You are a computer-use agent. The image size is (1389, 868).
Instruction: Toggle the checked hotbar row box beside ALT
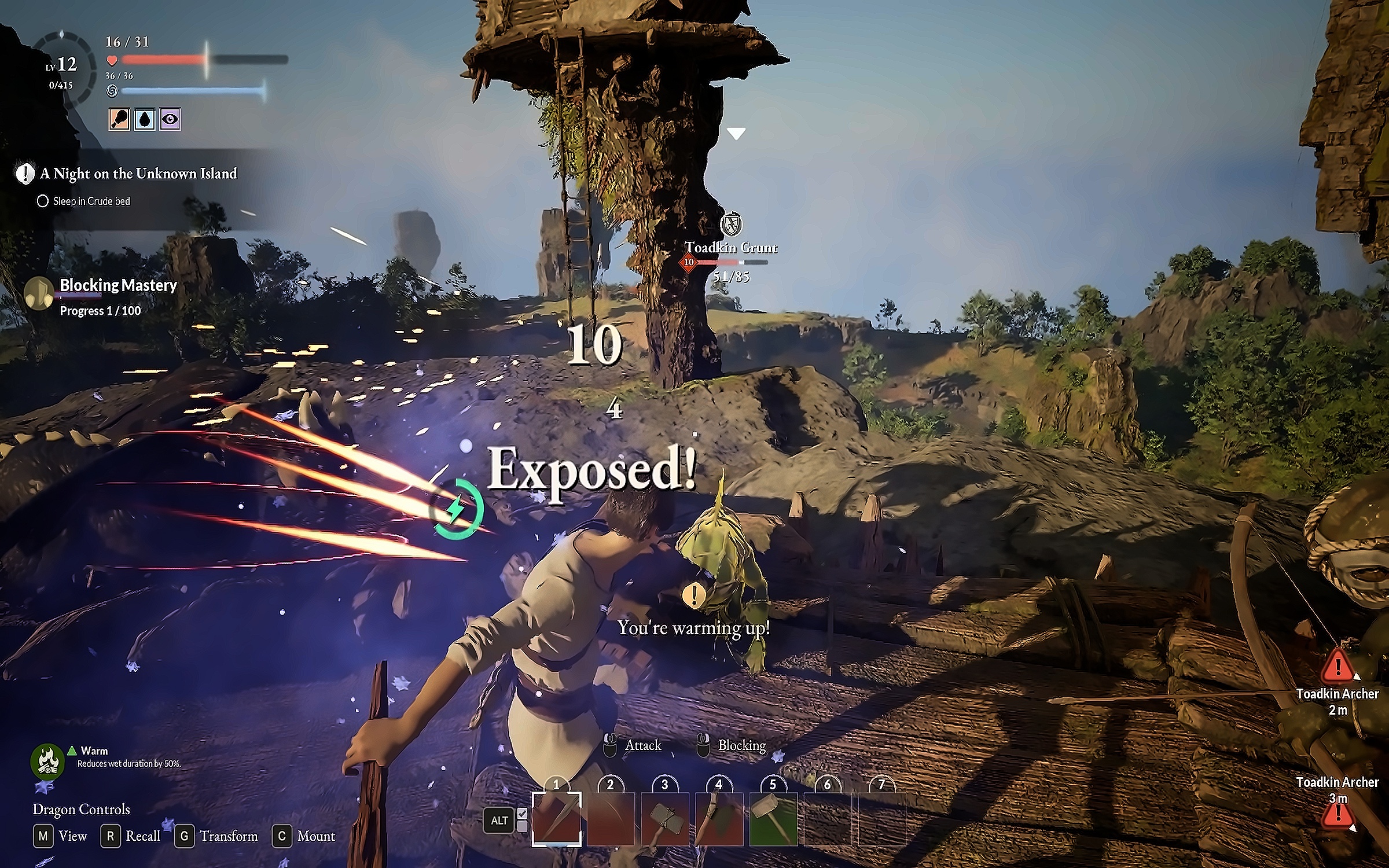pos(522,813)
